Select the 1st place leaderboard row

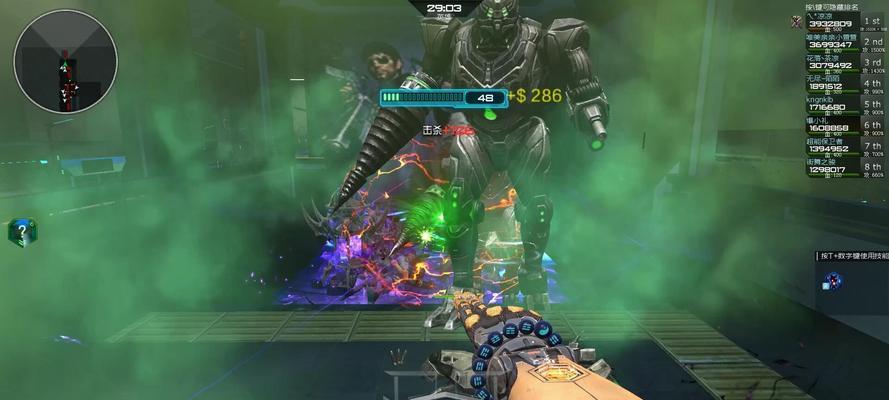(x=843, y=22)
